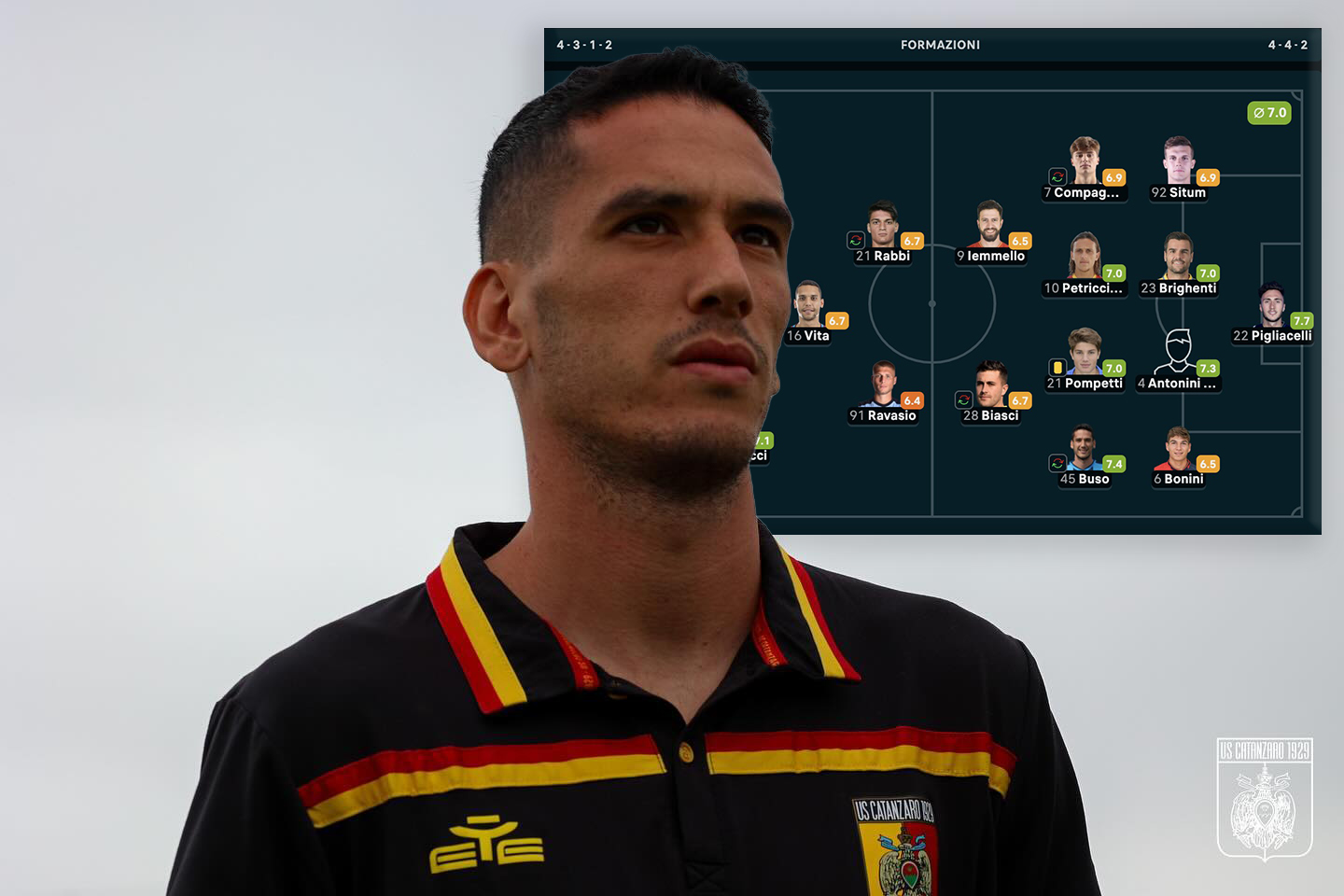Viewport: 1344px width, 896px height.
Task: Open Petricci... player details
Action: (x=1085, y=257)
